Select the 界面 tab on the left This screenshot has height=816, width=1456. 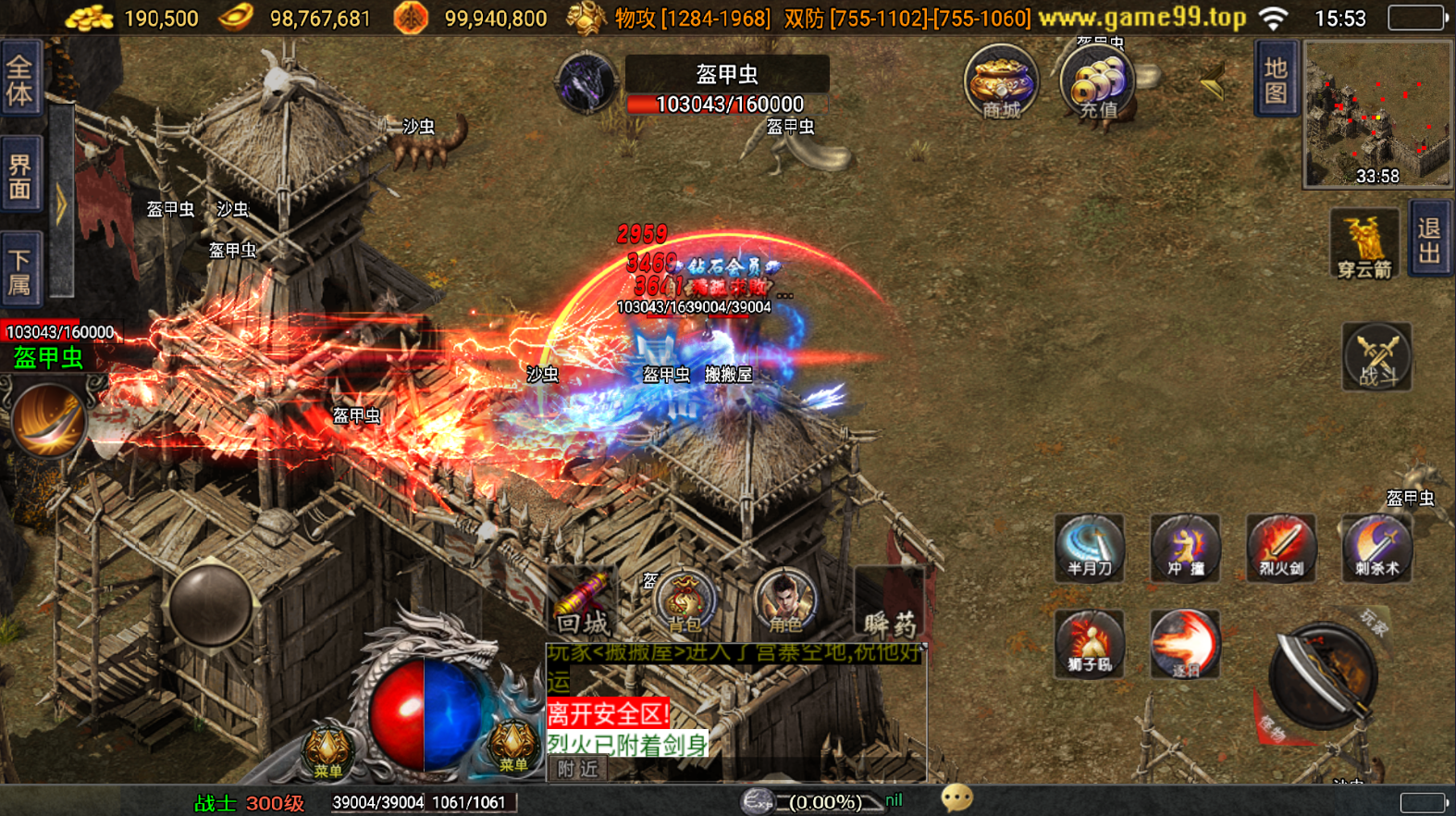(x=20, y=176)
